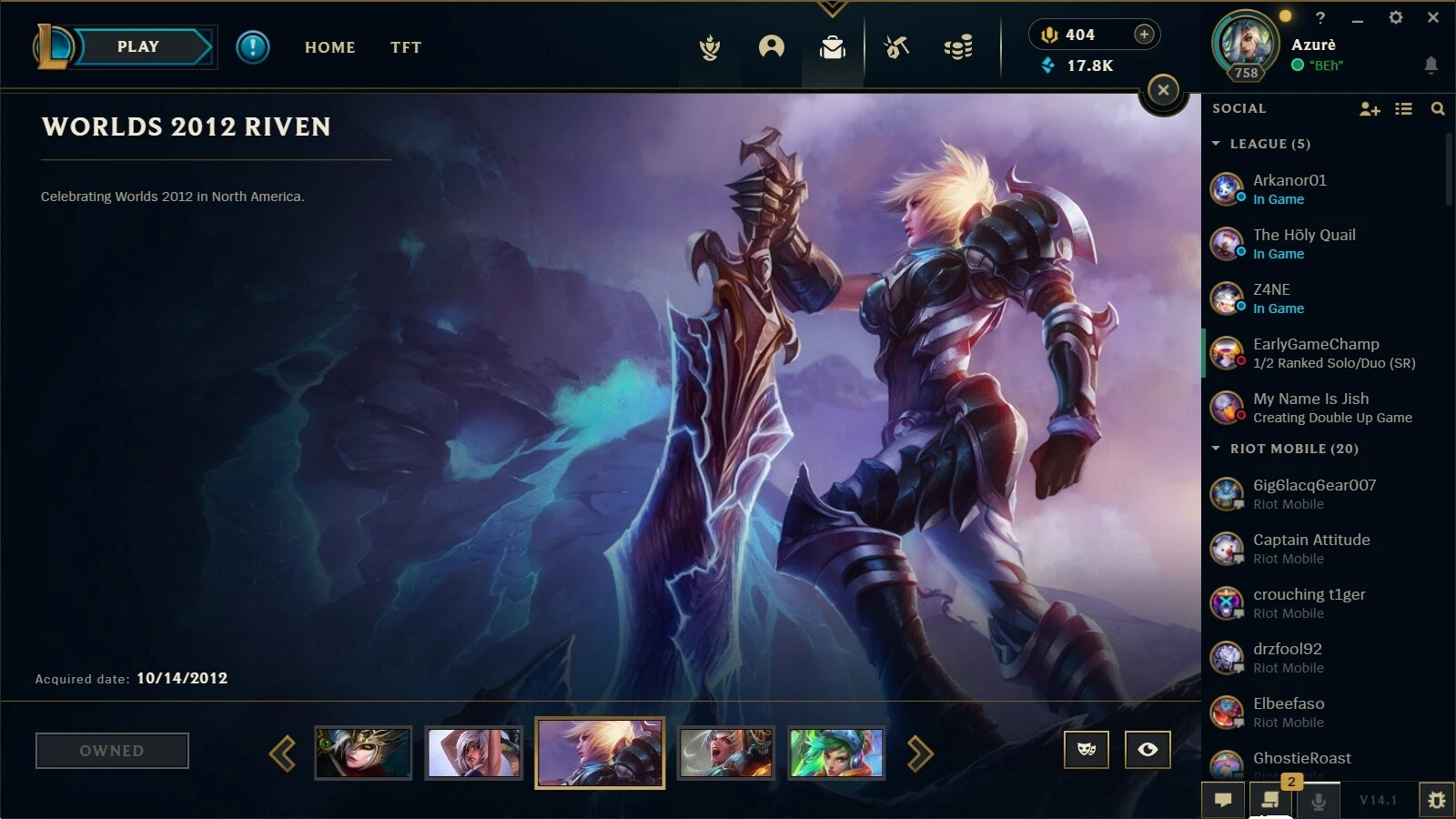Switch to the TFT tab

pyautogui.click(x=406, y=47)
